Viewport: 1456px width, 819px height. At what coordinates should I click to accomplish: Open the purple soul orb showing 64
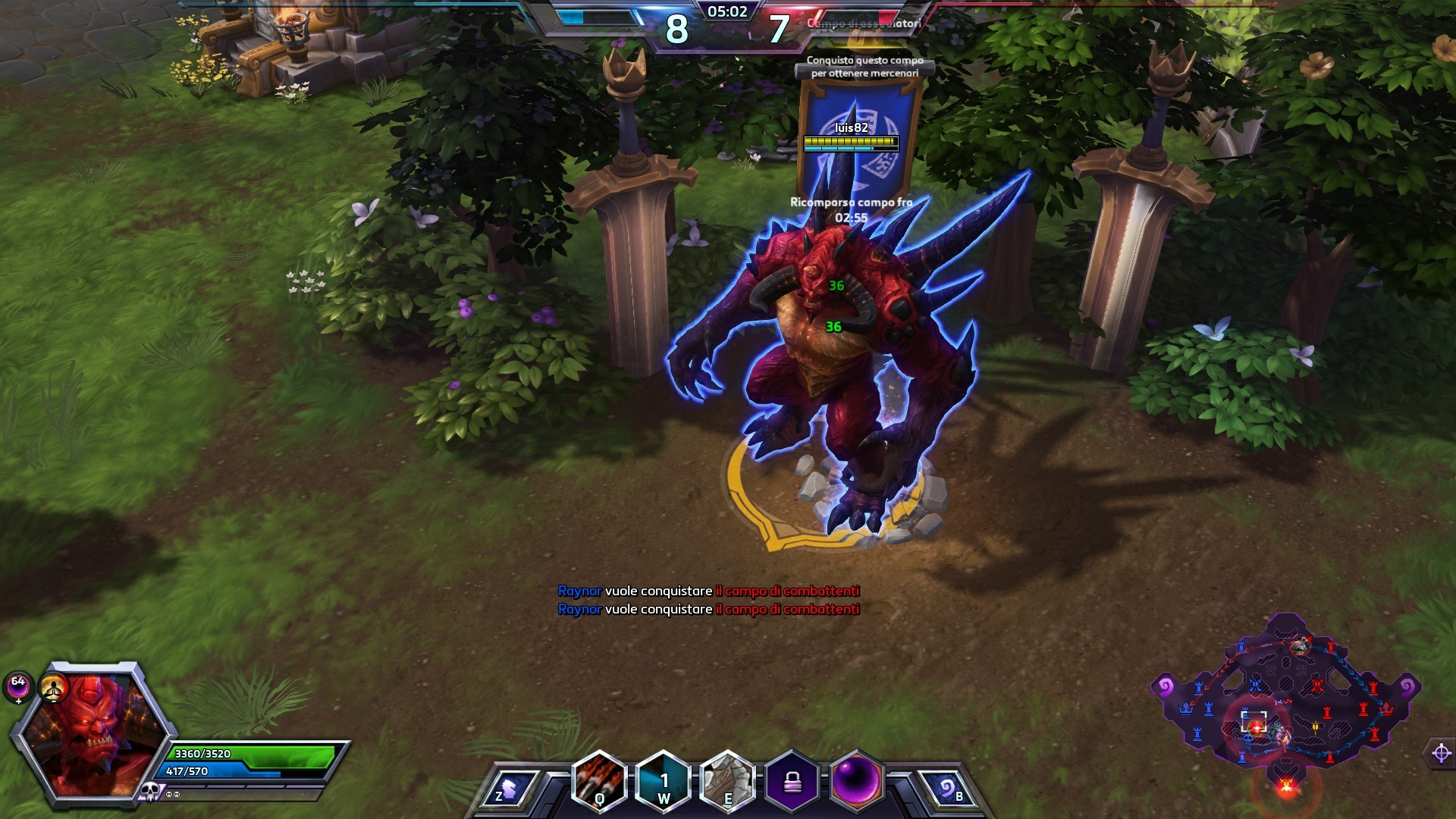coord(18,685)
